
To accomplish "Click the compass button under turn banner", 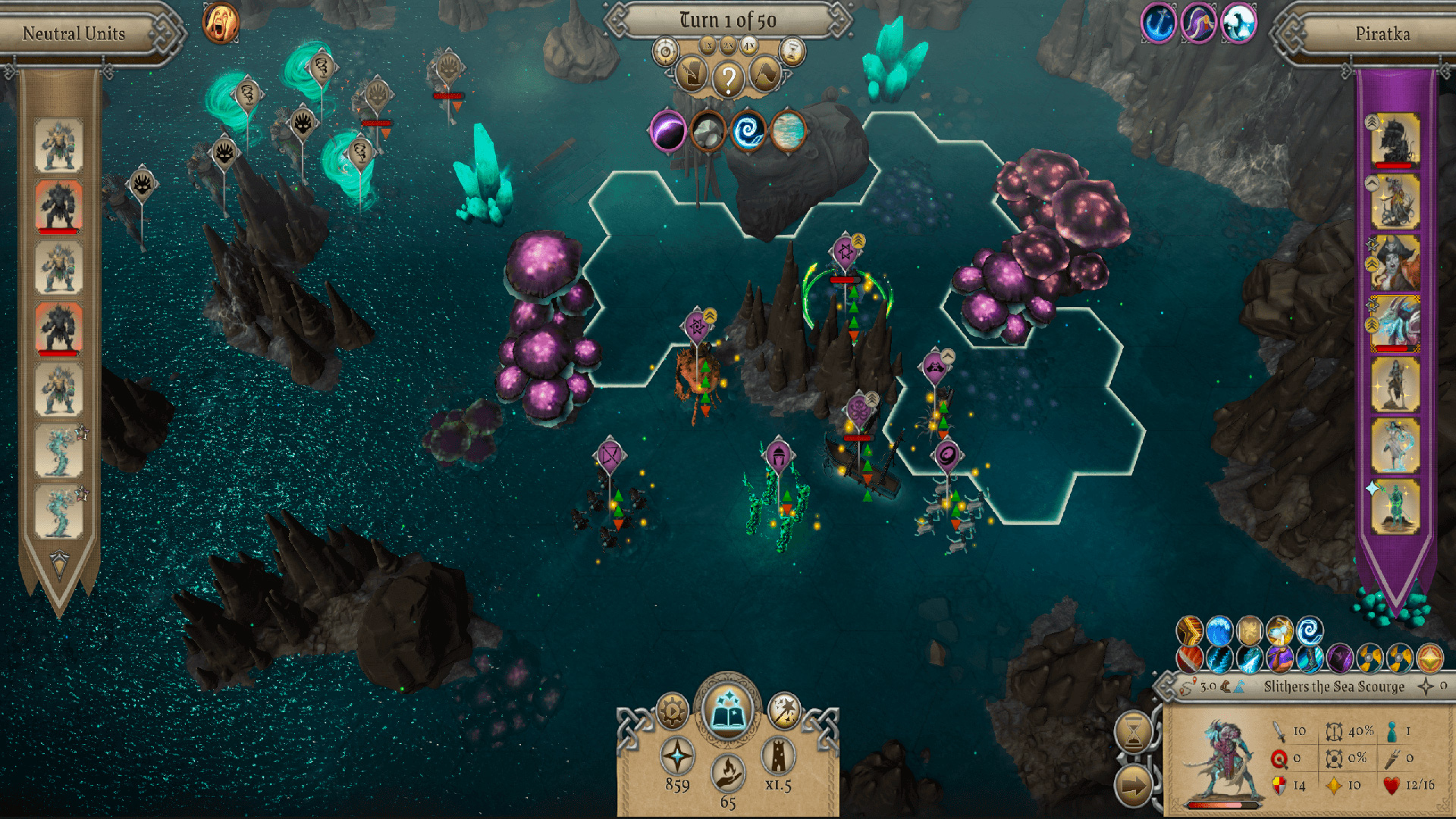I will point(666,52).
